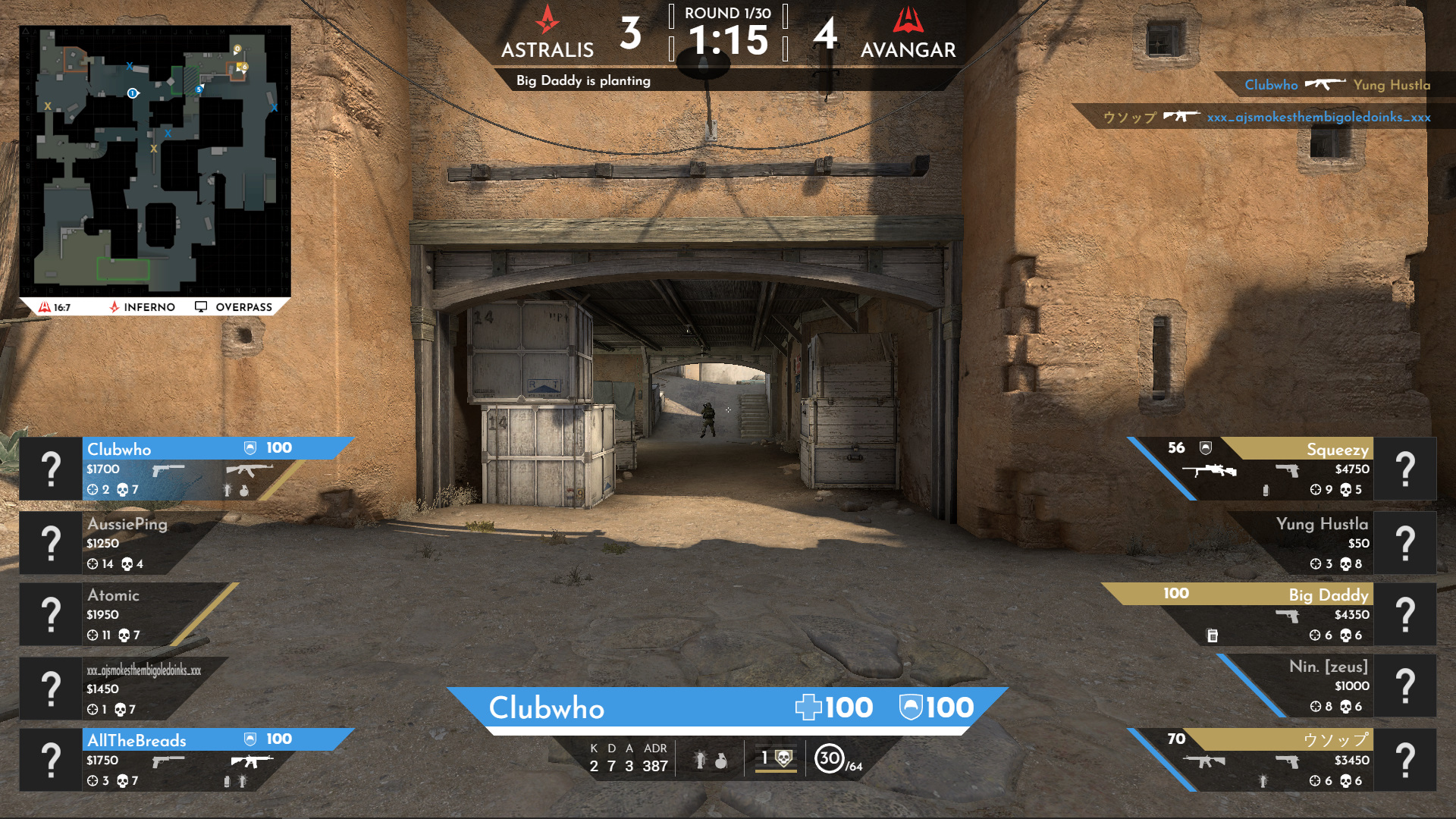Image resolution: width=1456 pixels, height=819 pixels.
Task: Click the Astralis team logo
Action: click(x=547, y=23)
